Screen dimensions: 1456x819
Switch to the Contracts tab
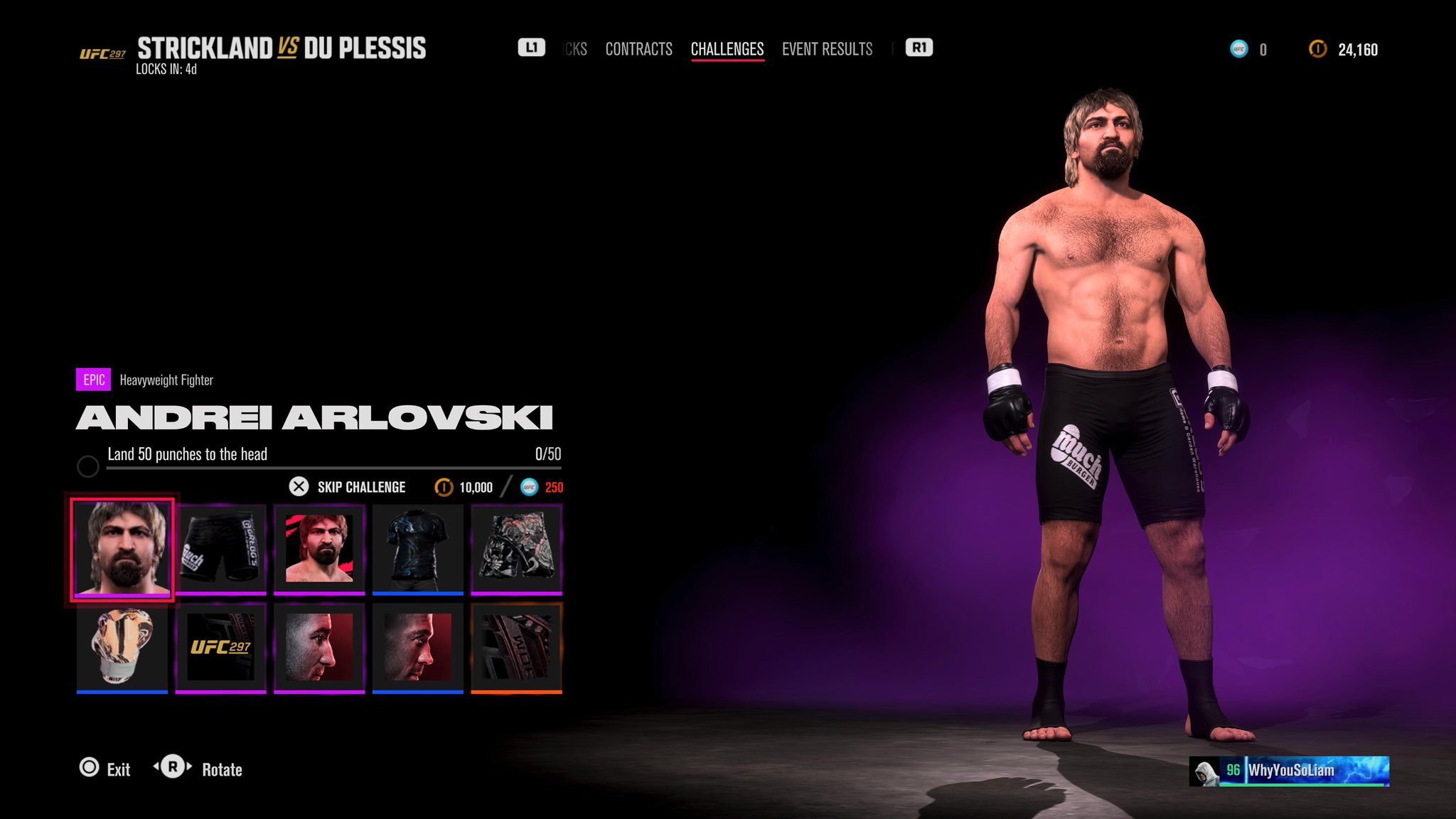(x=638, y=48)
